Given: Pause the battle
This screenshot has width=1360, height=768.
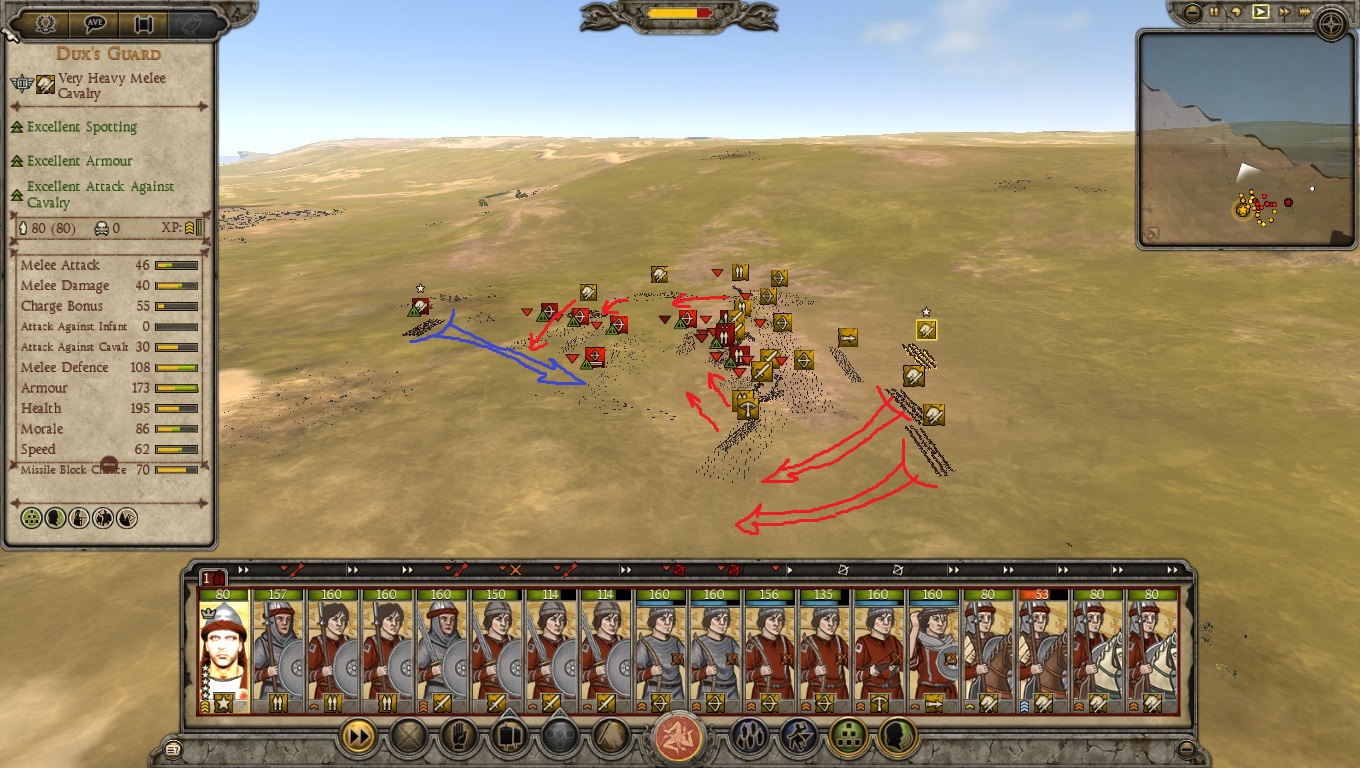Looking at the screenshot, I should pyautogui.click(x=1215, y=13).
